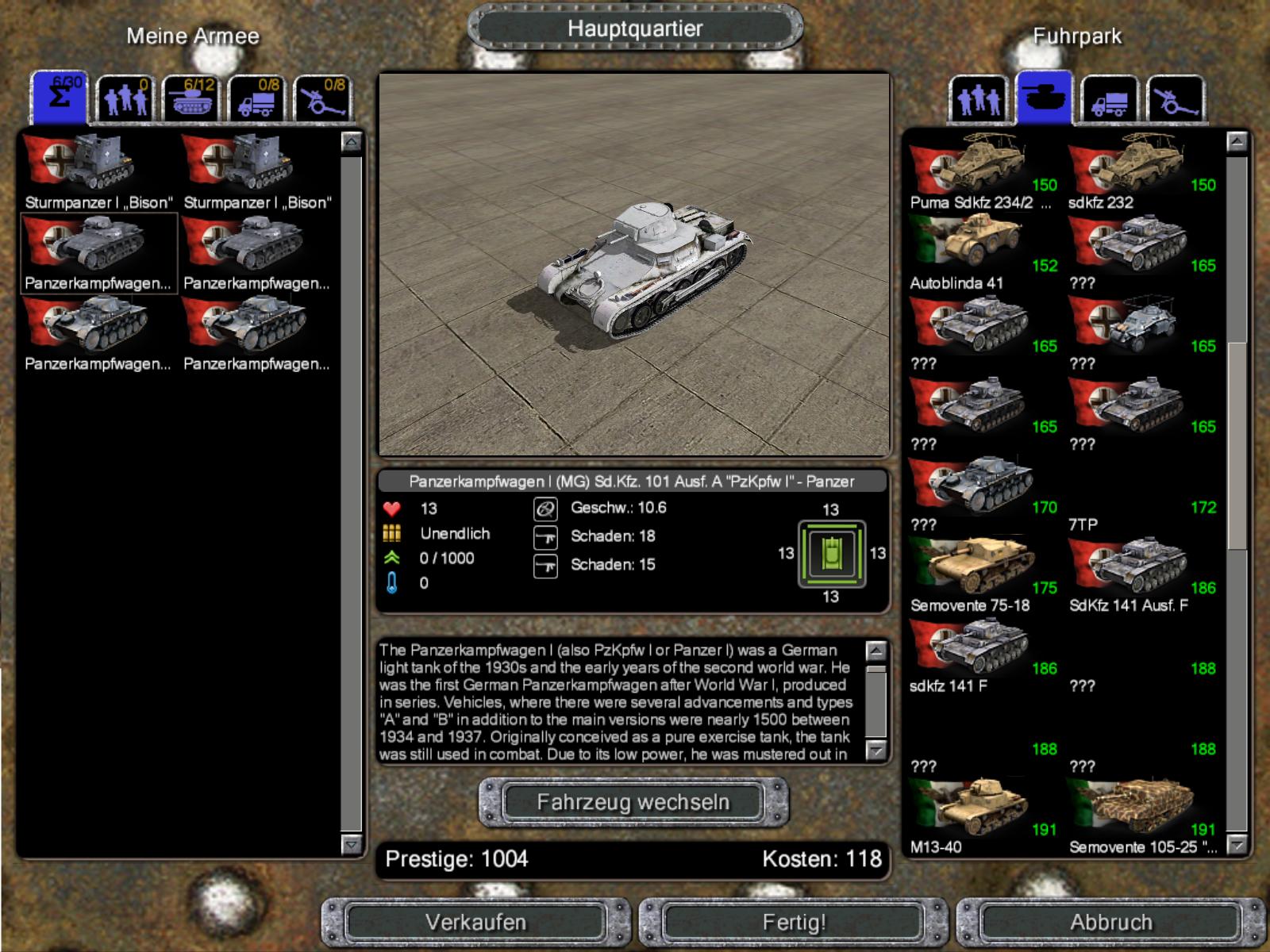The height and width of the screenshot is (952, 1270).
Task: Show the army tanks tab
Action: pyautogui.click(x=191, y=100)
